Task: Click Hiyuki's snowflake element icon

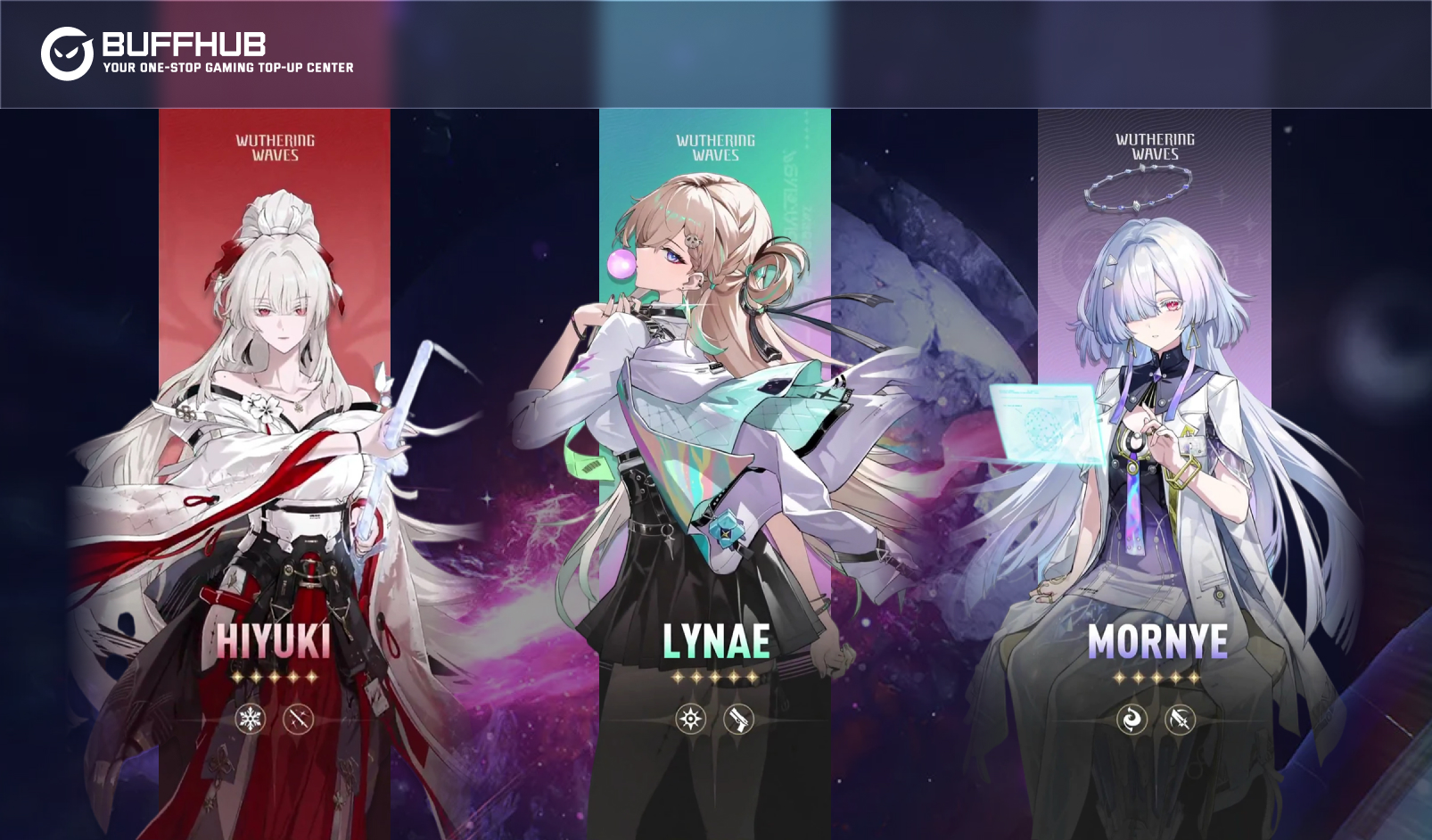Action: click(251, 719)
